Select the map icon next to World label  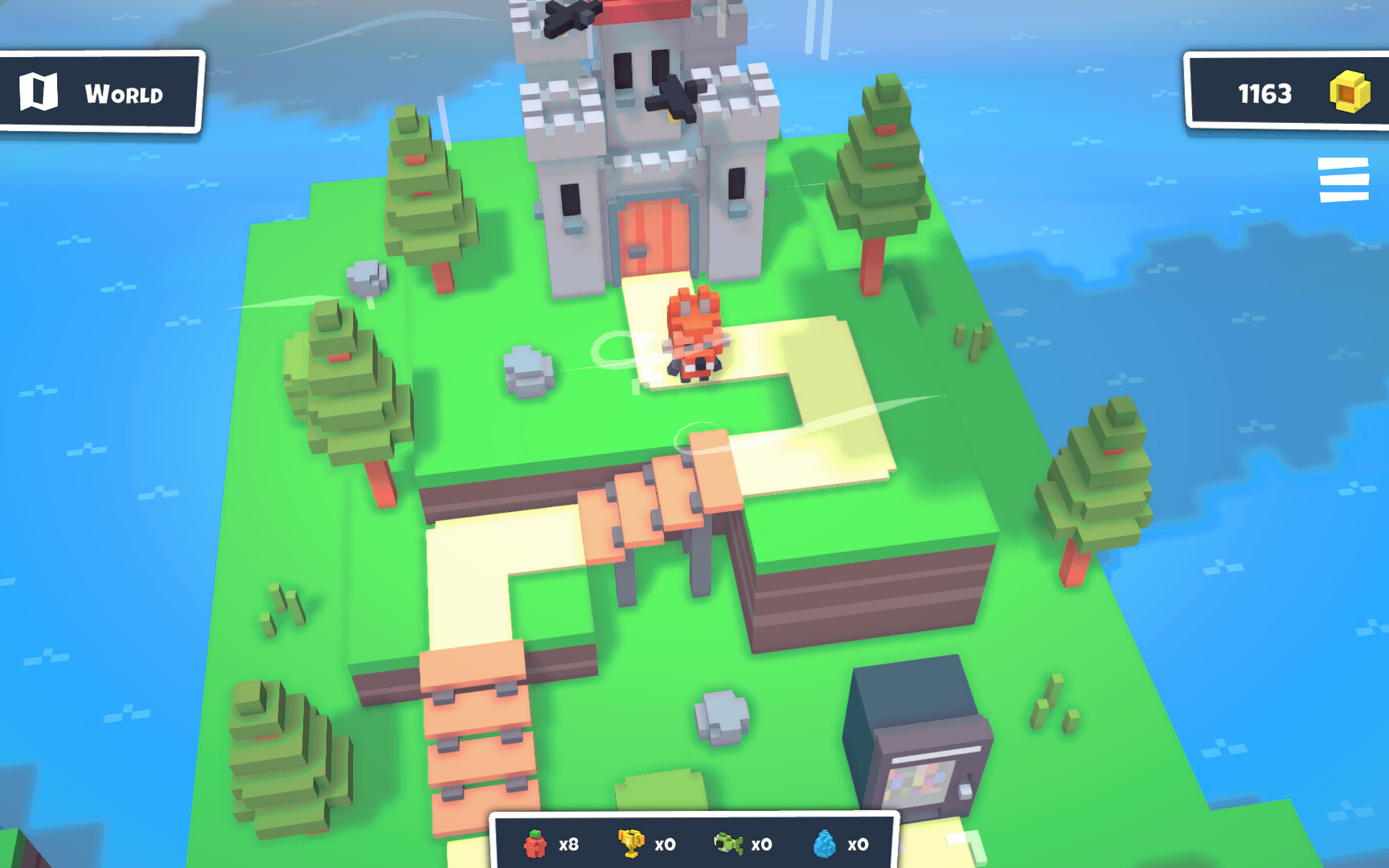[39, 91]
